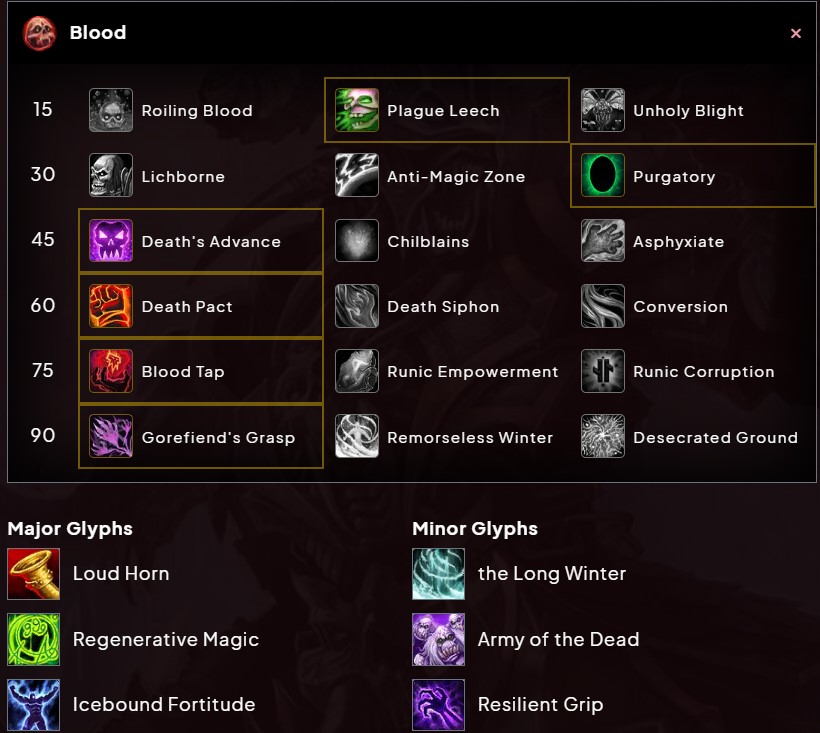The image size is (820, 733).
Task: Choose the Runic Empowerment talent
Action: point(472,372)
